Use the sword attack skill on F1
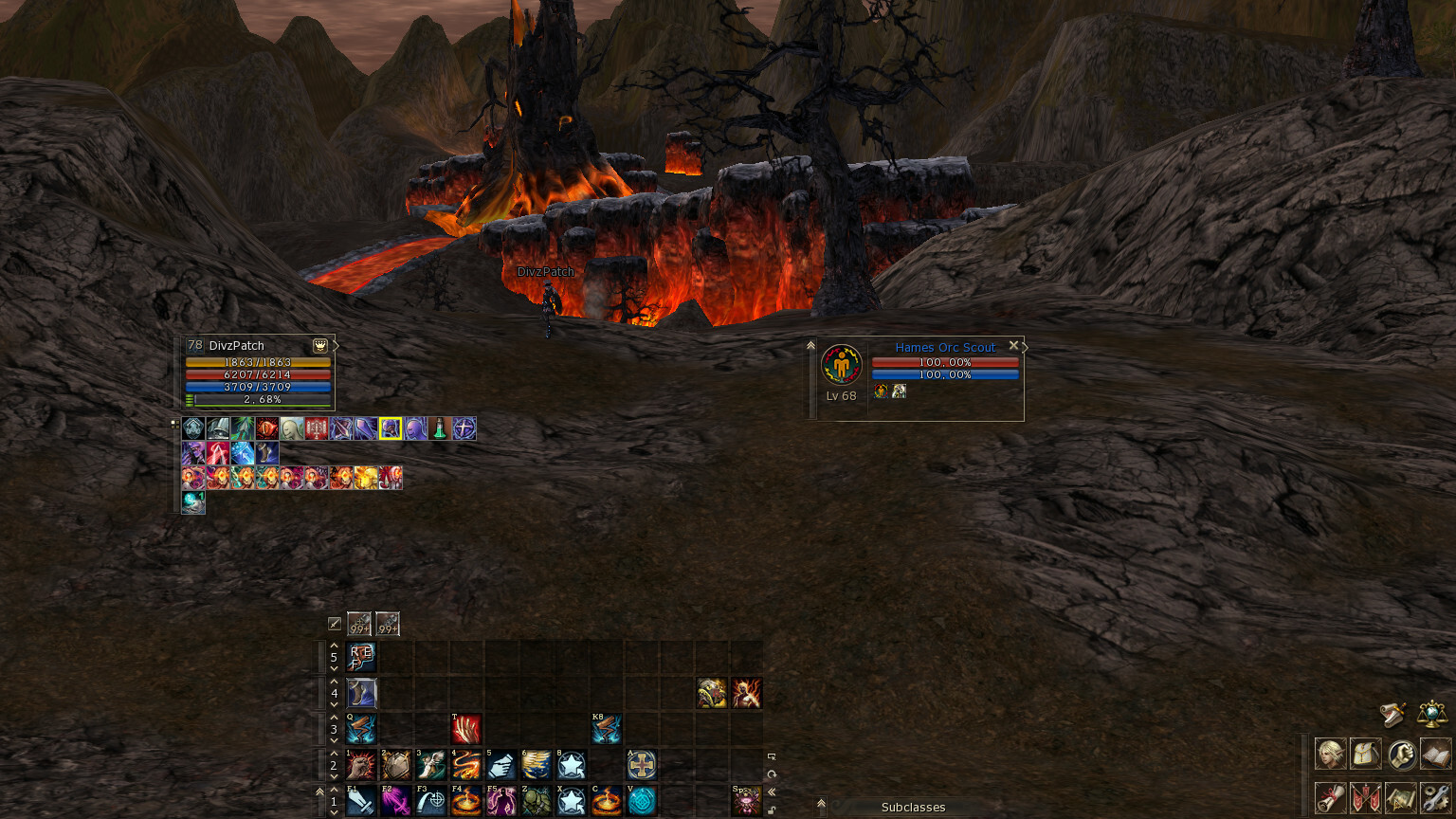The height and width of the screenshot is (819, 1456). (361, 801)
